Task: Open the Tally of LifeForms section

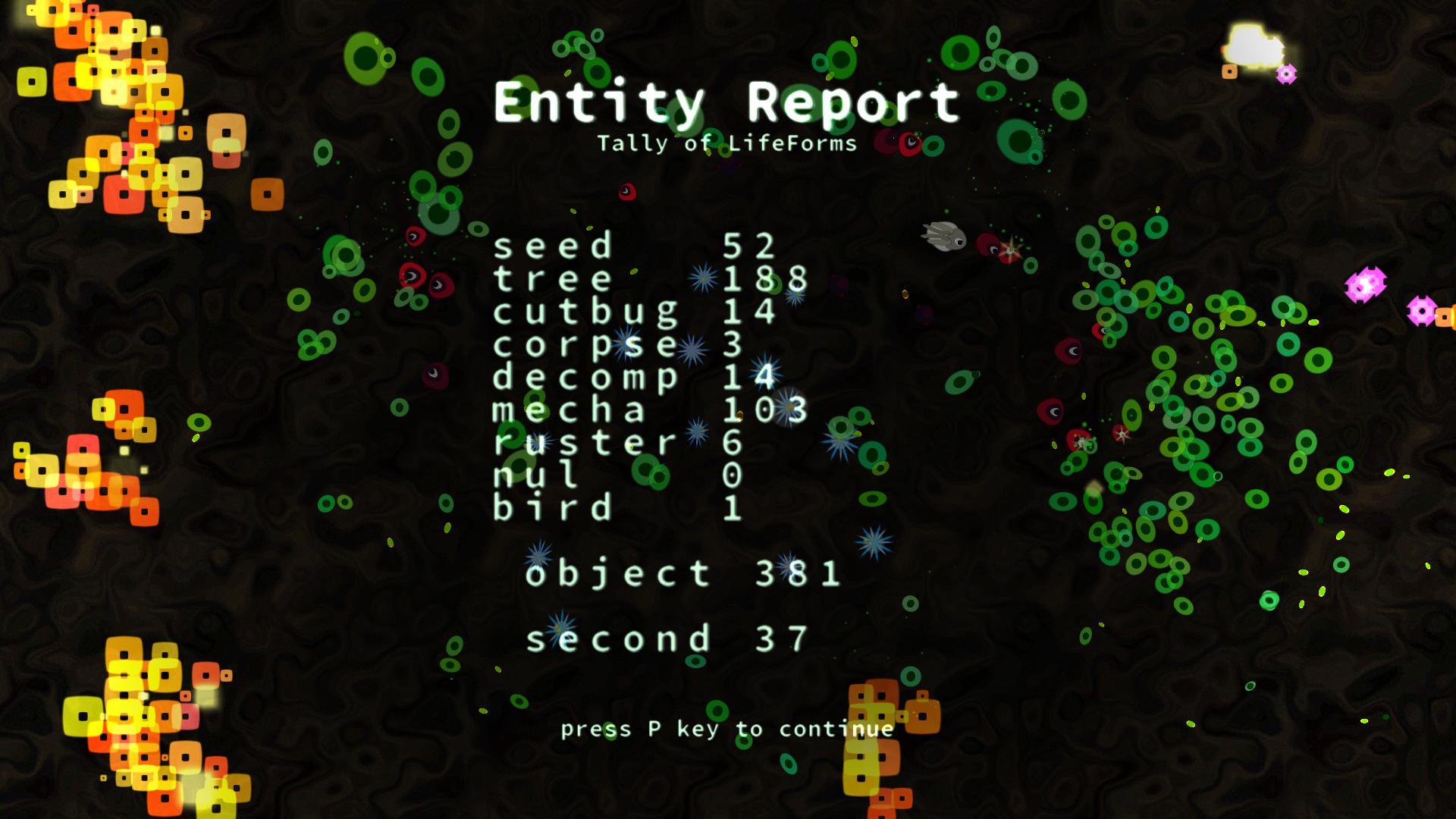Action: click(x=728, y=142)
